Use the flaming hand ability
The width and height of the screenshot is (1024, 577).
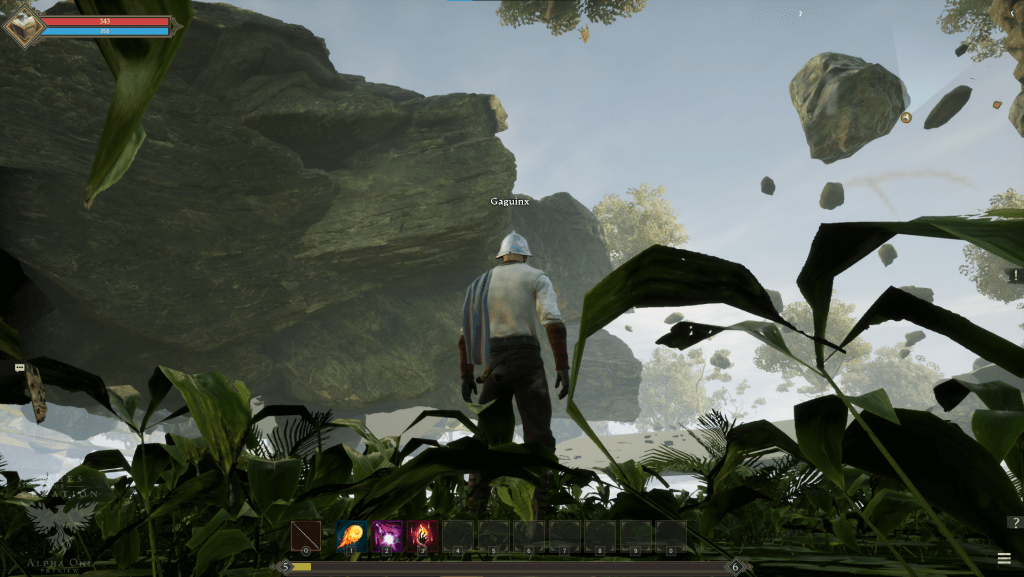[x=423, y=535]
